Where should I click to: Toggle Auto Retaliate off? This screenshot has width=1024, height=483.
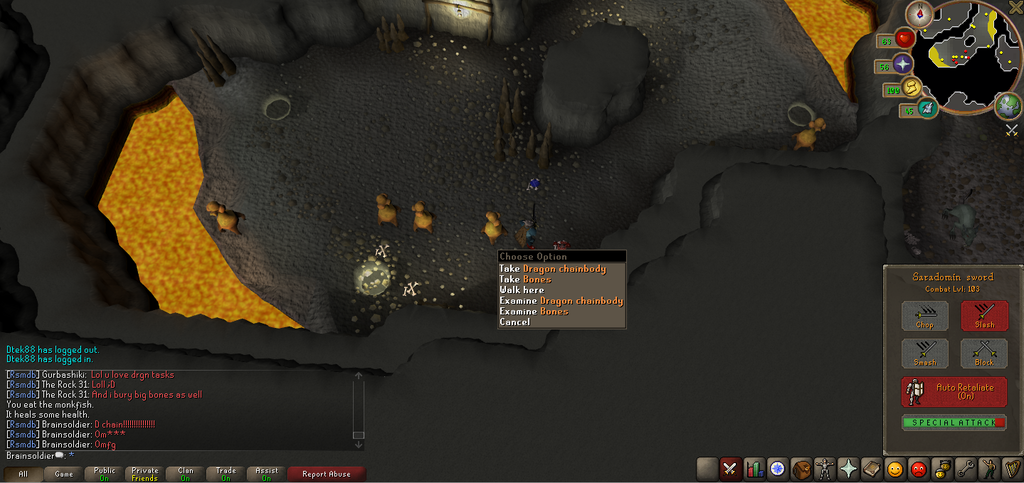tap(954, 391)
